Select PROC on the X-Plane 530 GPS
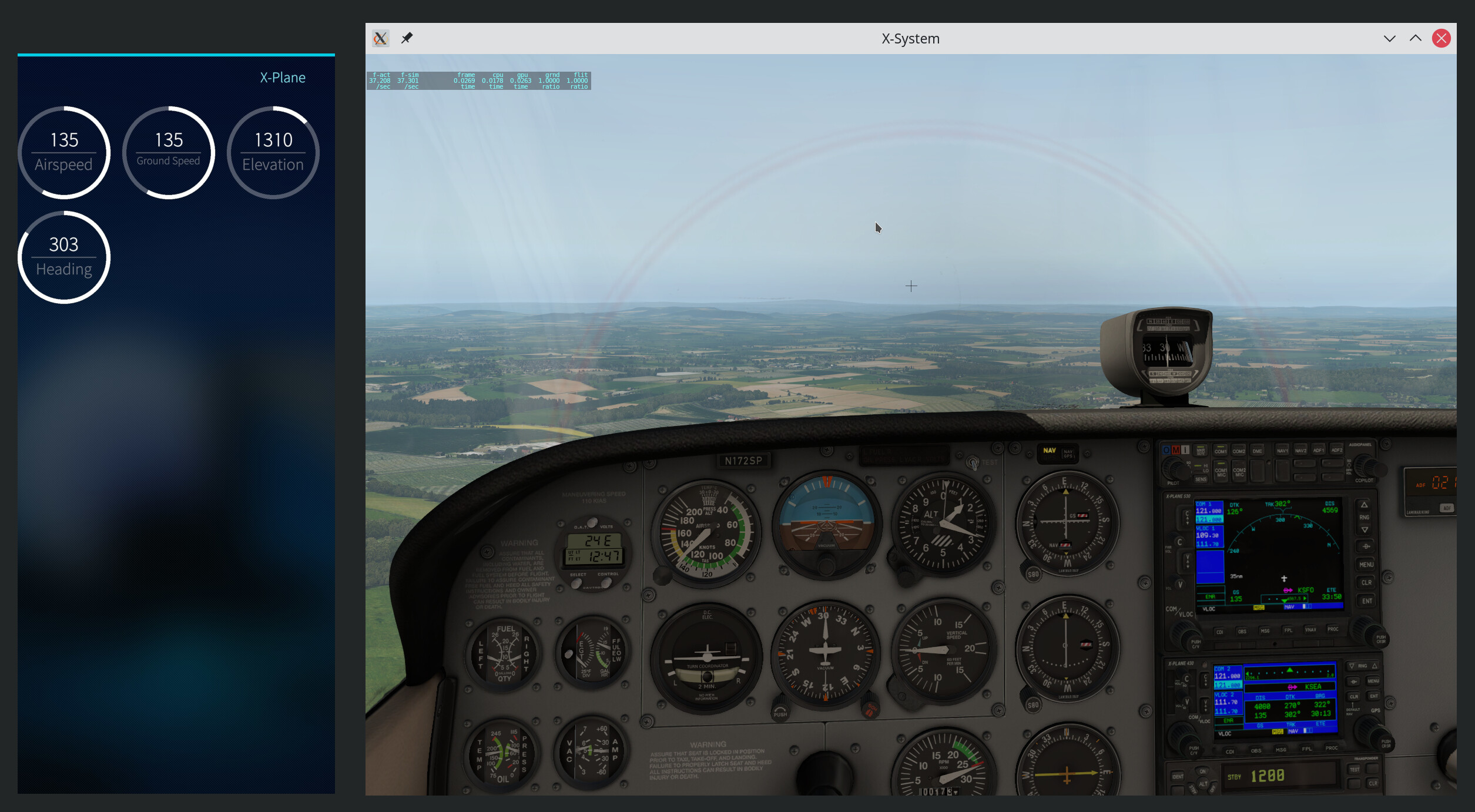The width and height of the screenshot is (1475, 812). click(x=1333, y=629)
